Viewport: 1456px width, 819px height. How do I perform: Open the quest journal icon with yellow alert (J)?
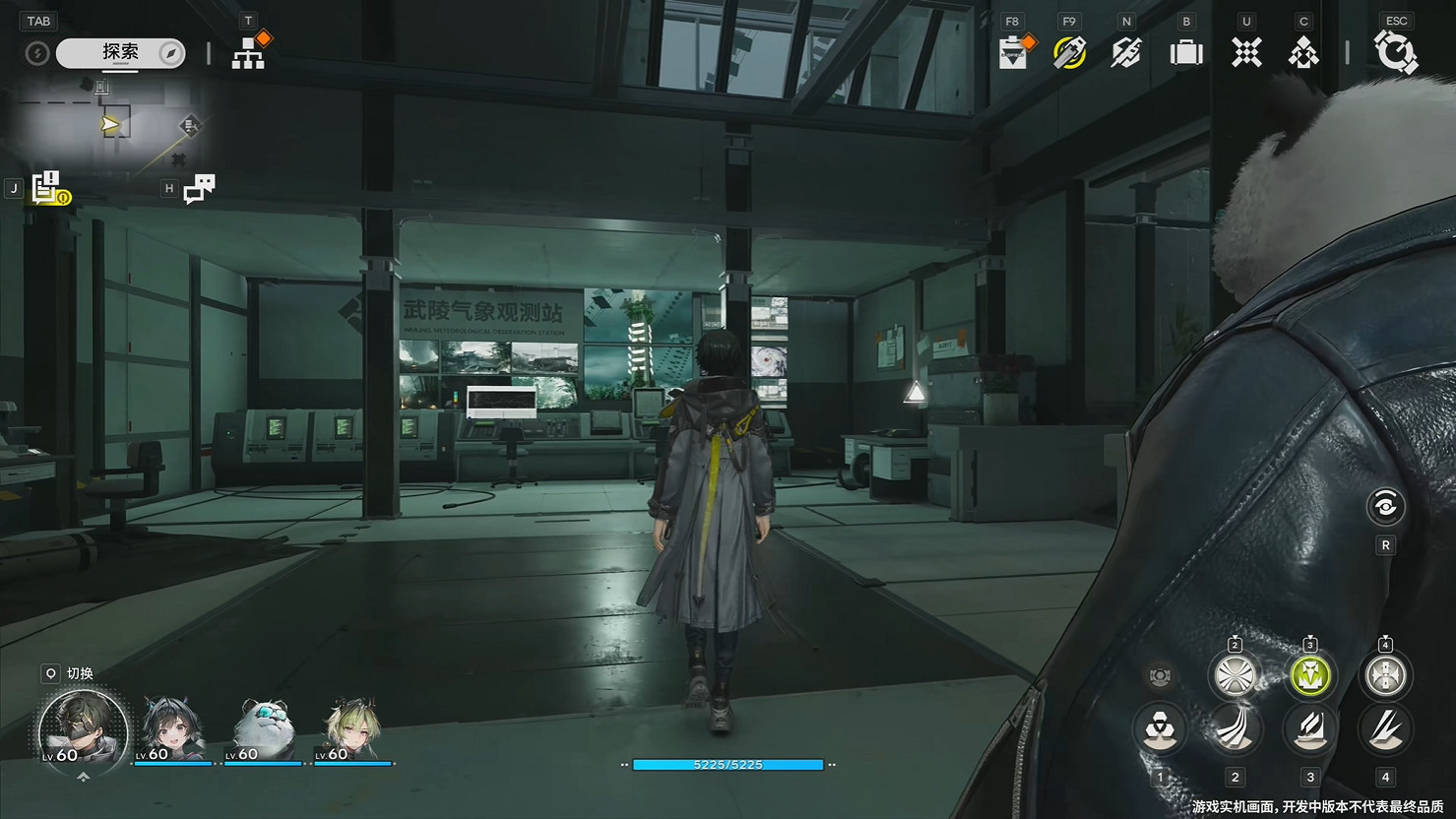click(45, 187)
